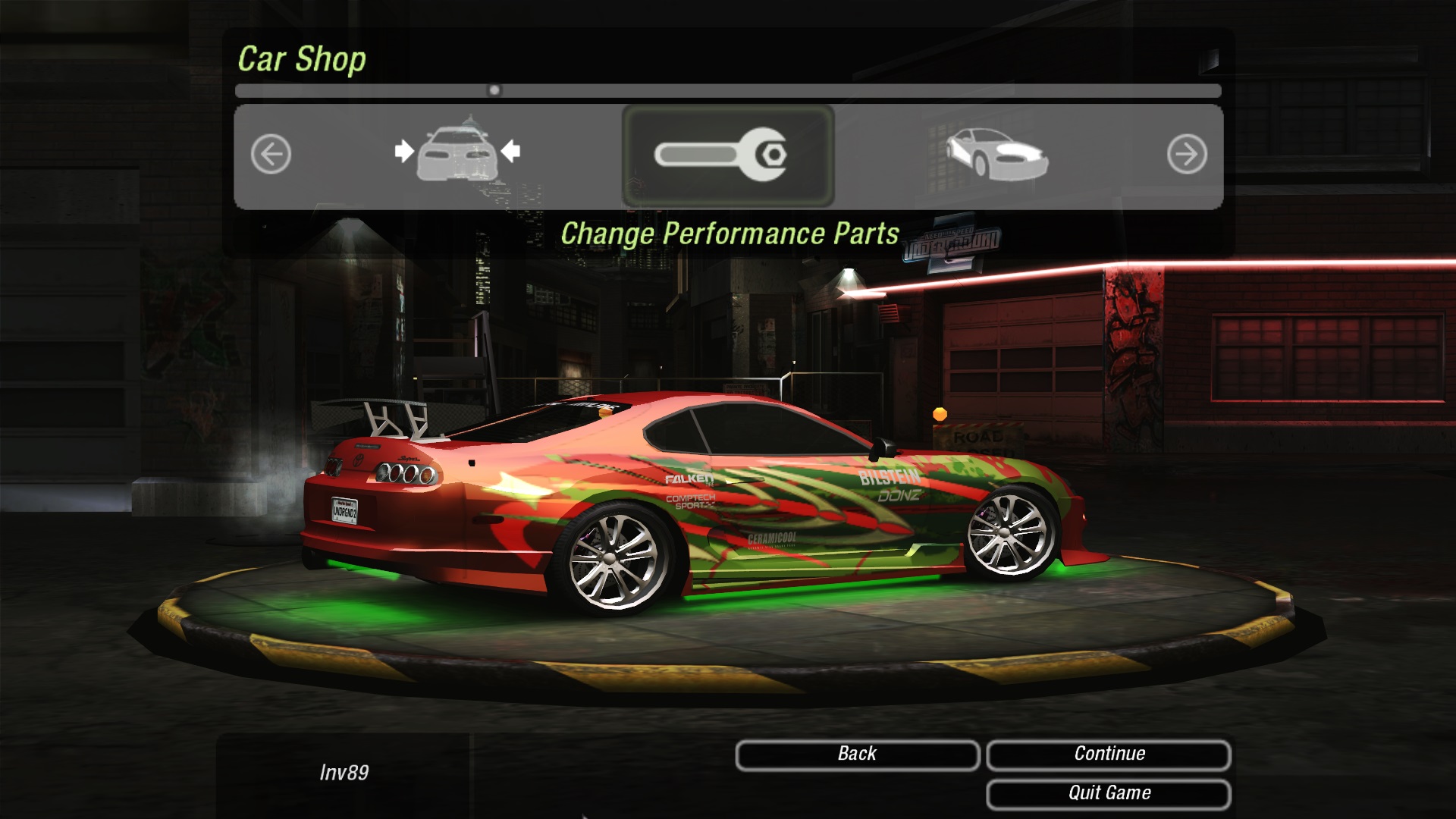Click the left arrow in the Car Shop carousel
1456x819 pixels.
click(x=271, y=155)
